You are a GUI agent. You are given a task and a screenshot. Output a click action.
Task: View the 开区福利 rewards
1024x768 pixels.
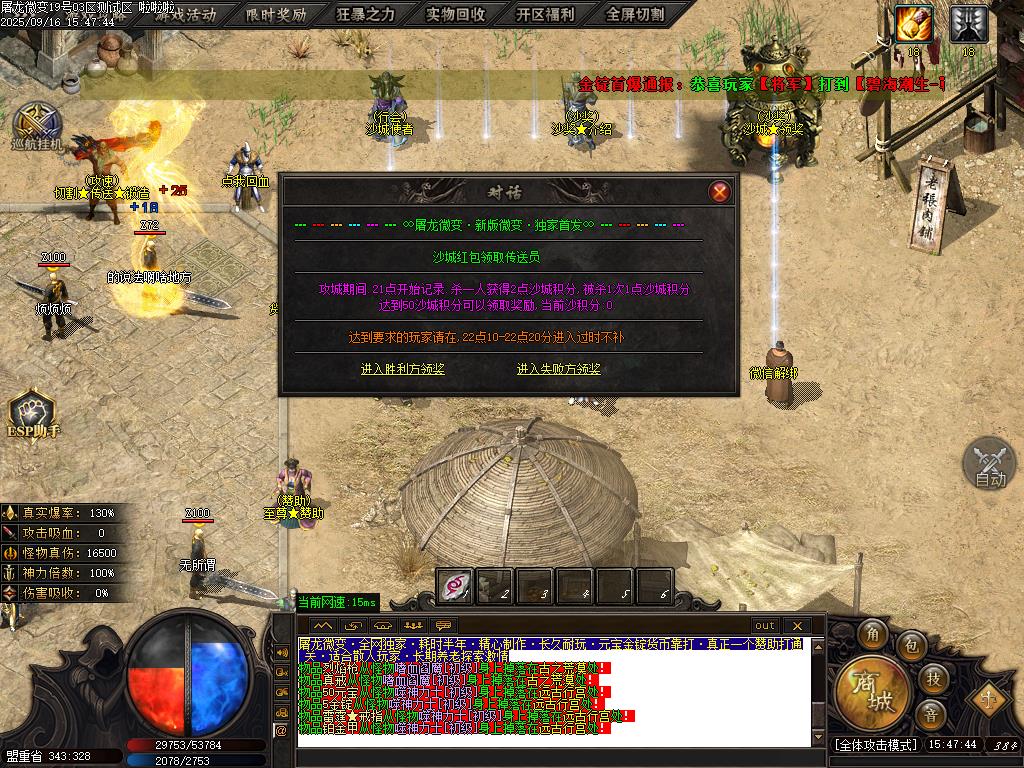[546, 14]
